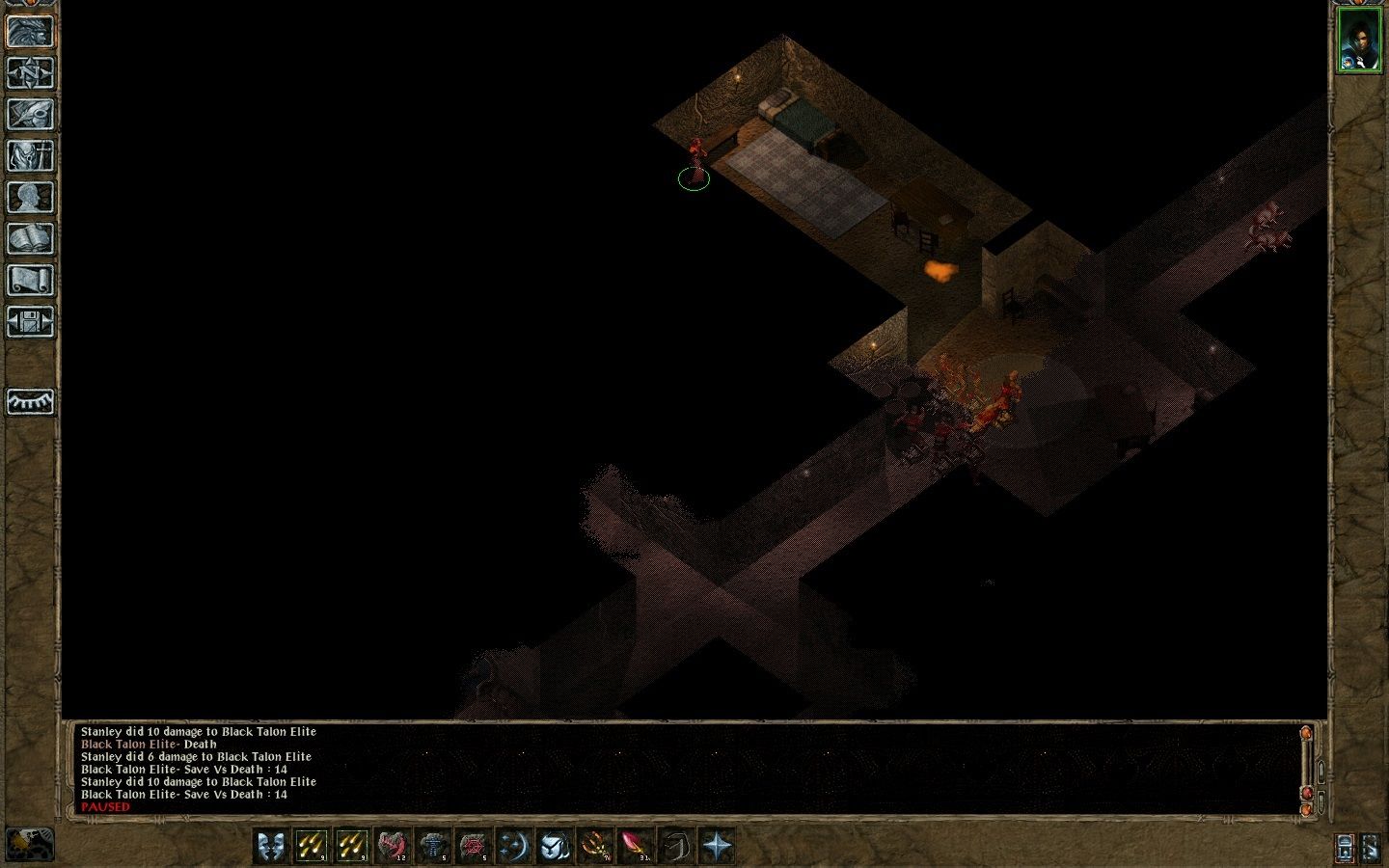Open special abilities with the blue star icon
This screenshot has height=868, width=1389.
717,846
